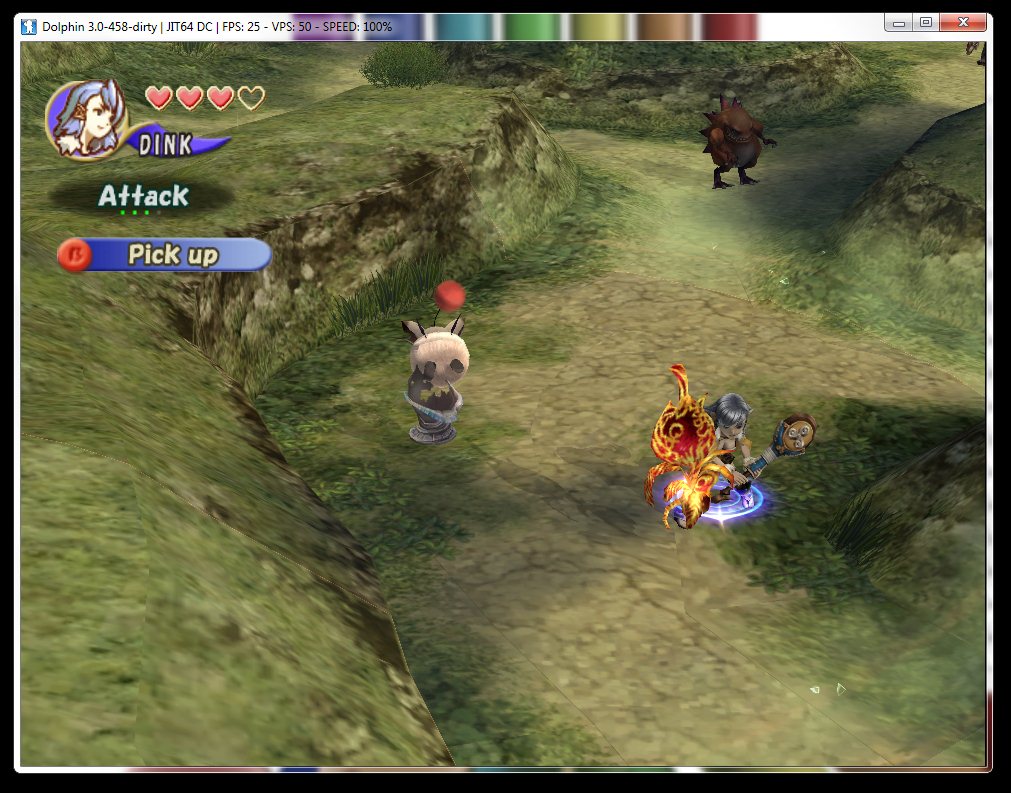Click the Pick up action bar
The height and width of the screenshot is (793, 1011).
tap(166, 255)
